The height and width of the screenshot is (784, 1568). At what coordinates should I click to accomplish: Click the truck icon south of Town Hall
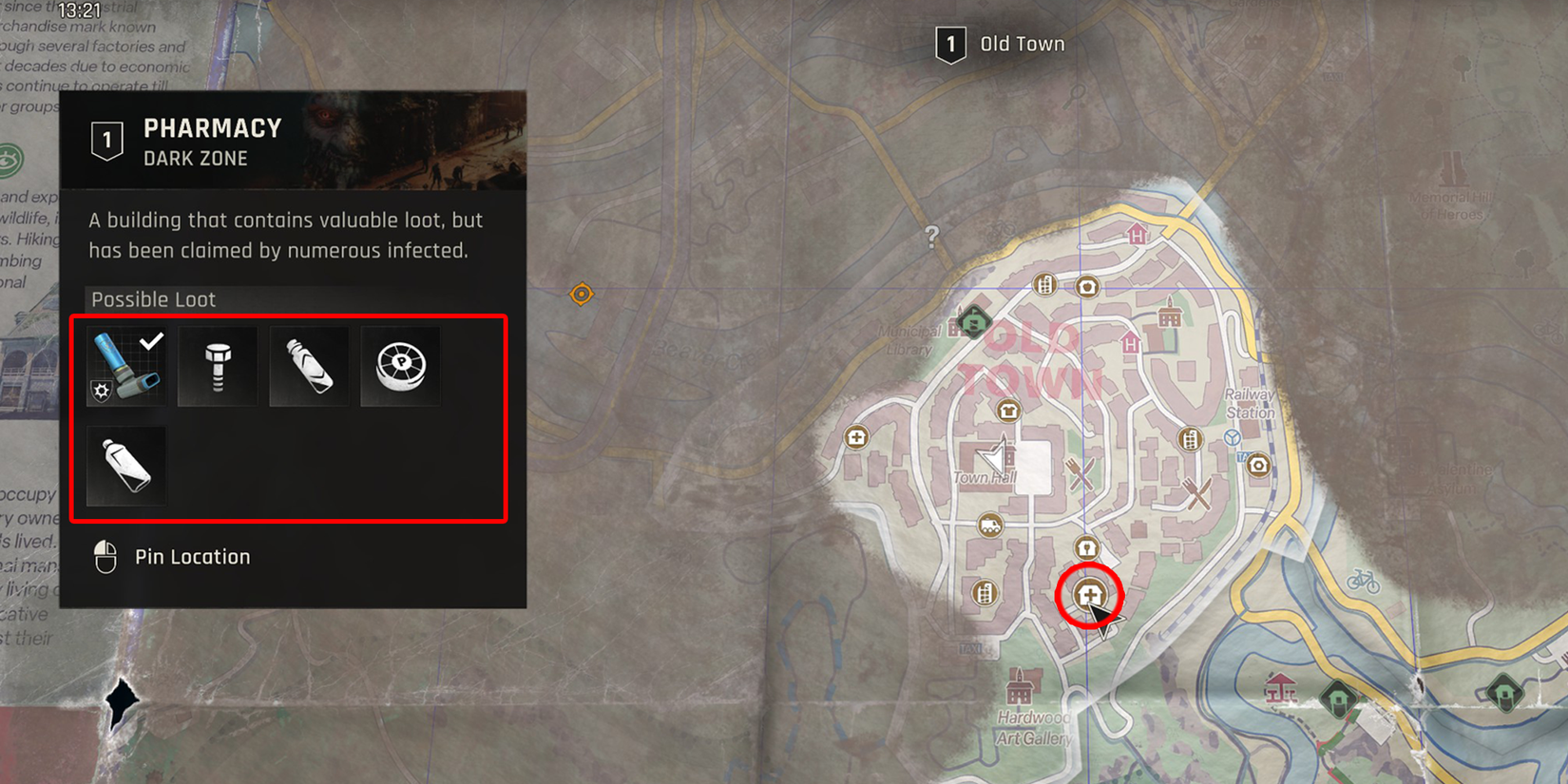click(x=988, y=523)
